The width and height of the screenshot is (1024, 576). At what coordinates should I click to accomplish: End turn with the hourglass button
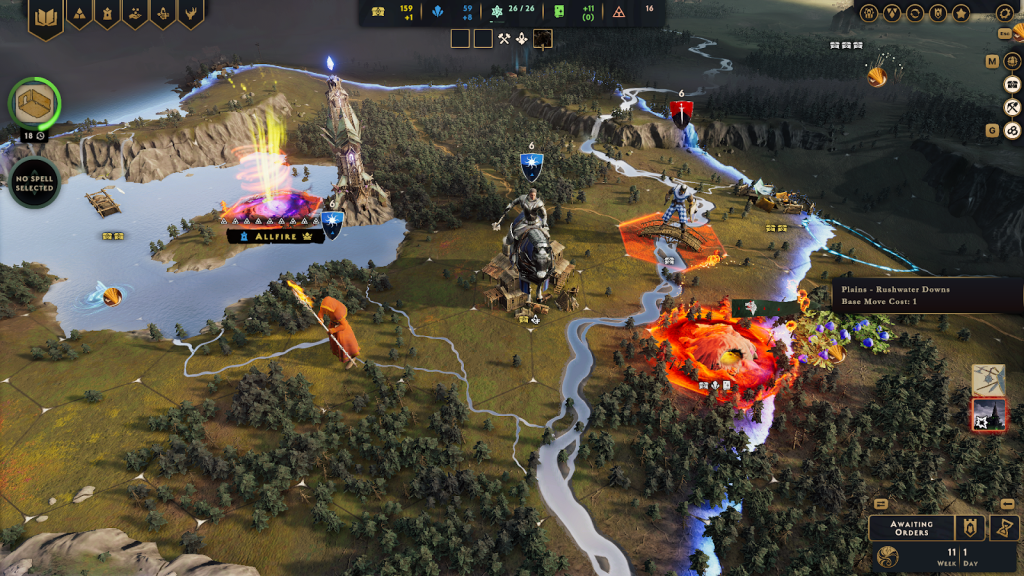tap(1003, 528)
